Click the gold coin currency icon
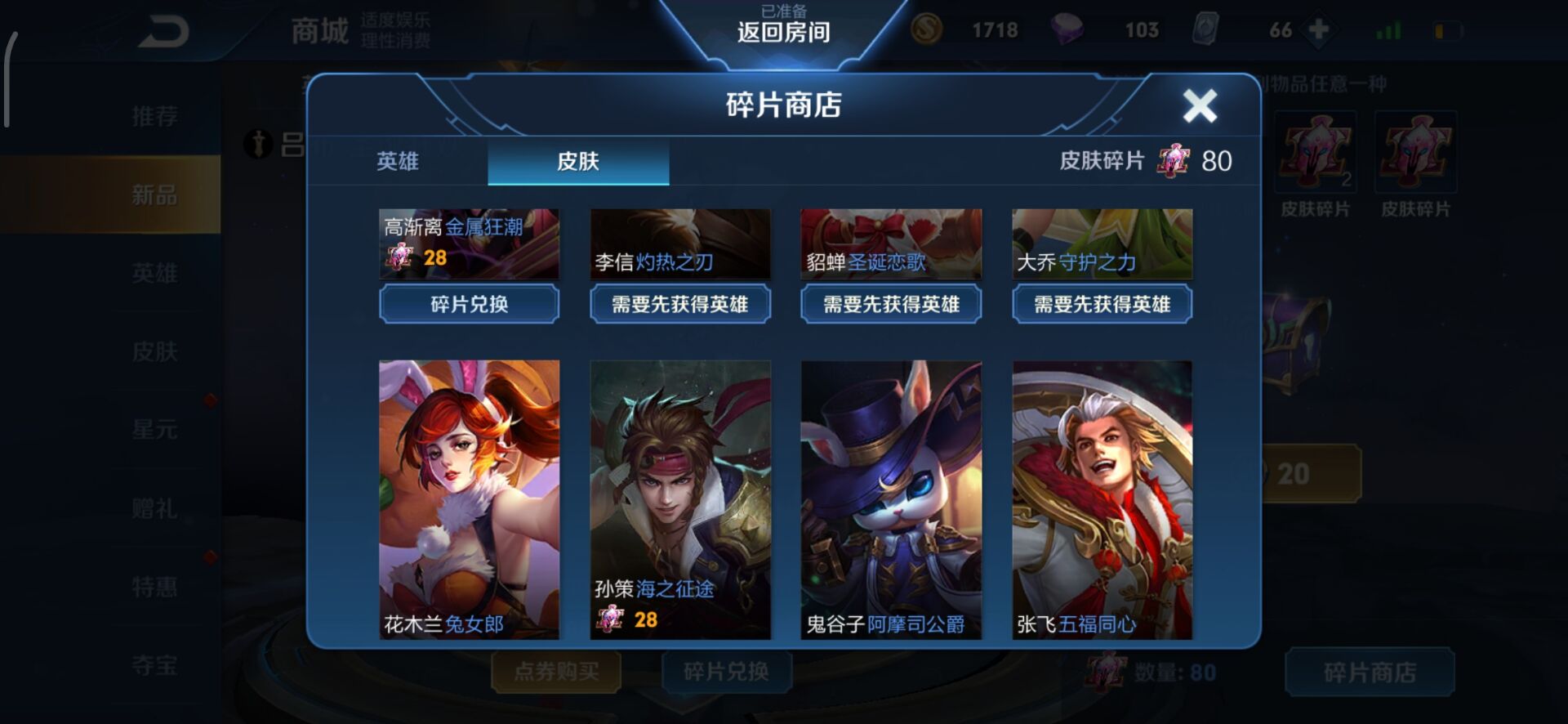Screen dimensions: 1568x724 (x=927, y=29)
